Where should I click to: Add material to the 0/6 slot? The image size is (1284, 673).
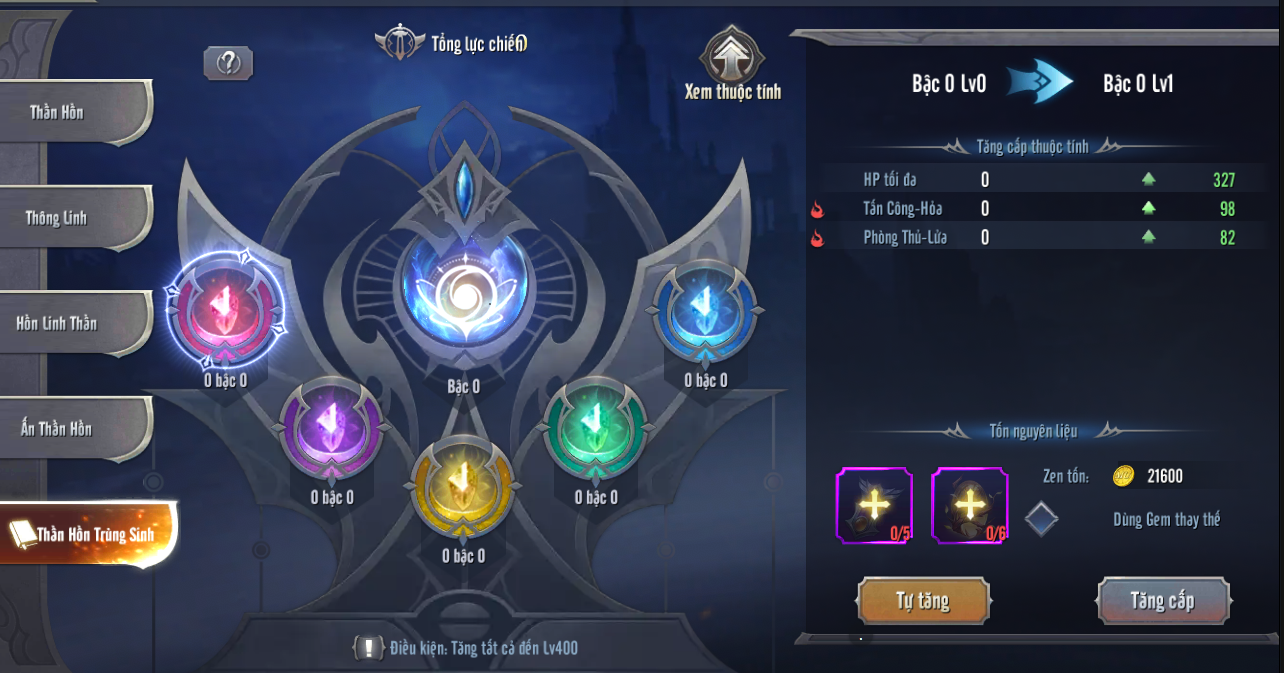click(x=969, y=505)
